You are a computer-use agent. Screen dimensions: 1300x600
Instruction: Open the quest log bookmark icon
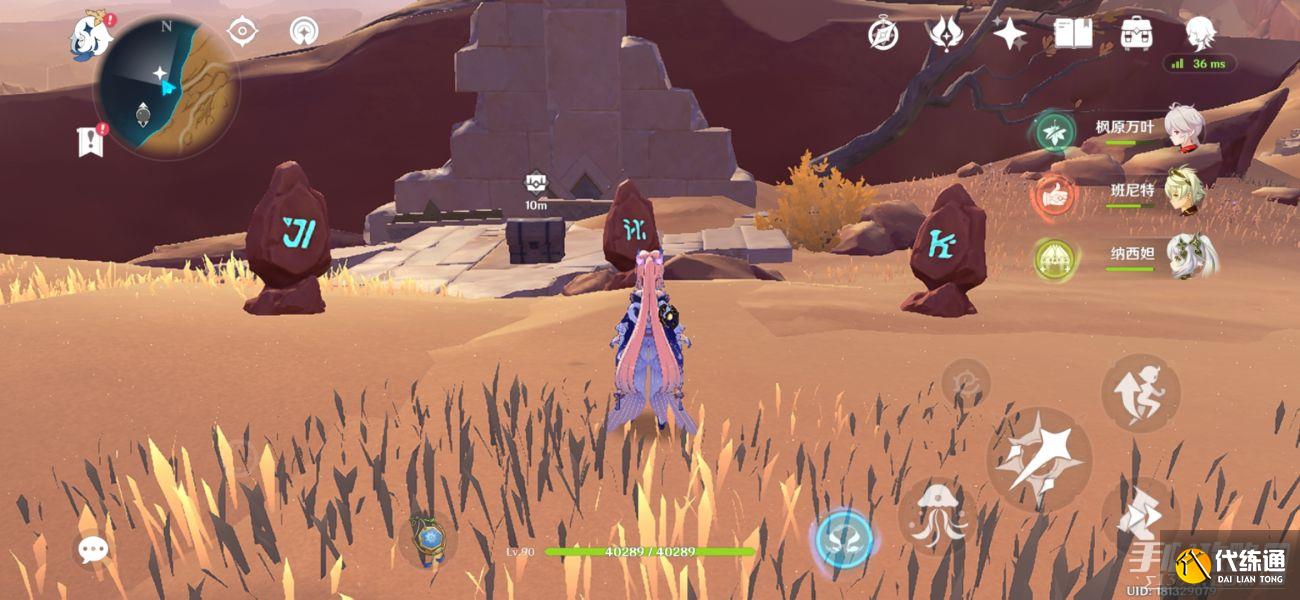click(x=91, y=140)
